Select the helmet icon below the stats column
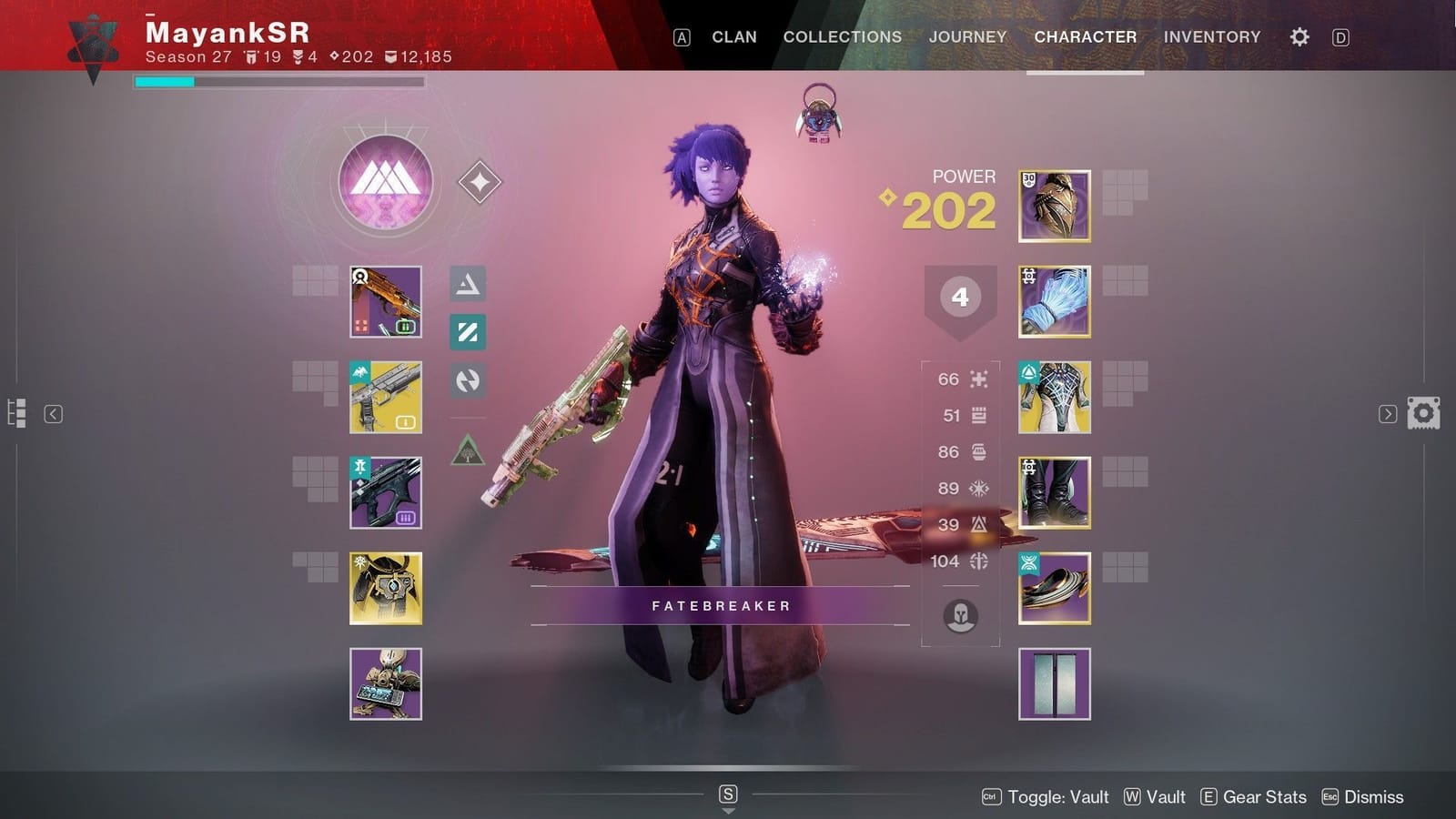This screenshot has height=819, width=1456. click(x=960, y=616)
